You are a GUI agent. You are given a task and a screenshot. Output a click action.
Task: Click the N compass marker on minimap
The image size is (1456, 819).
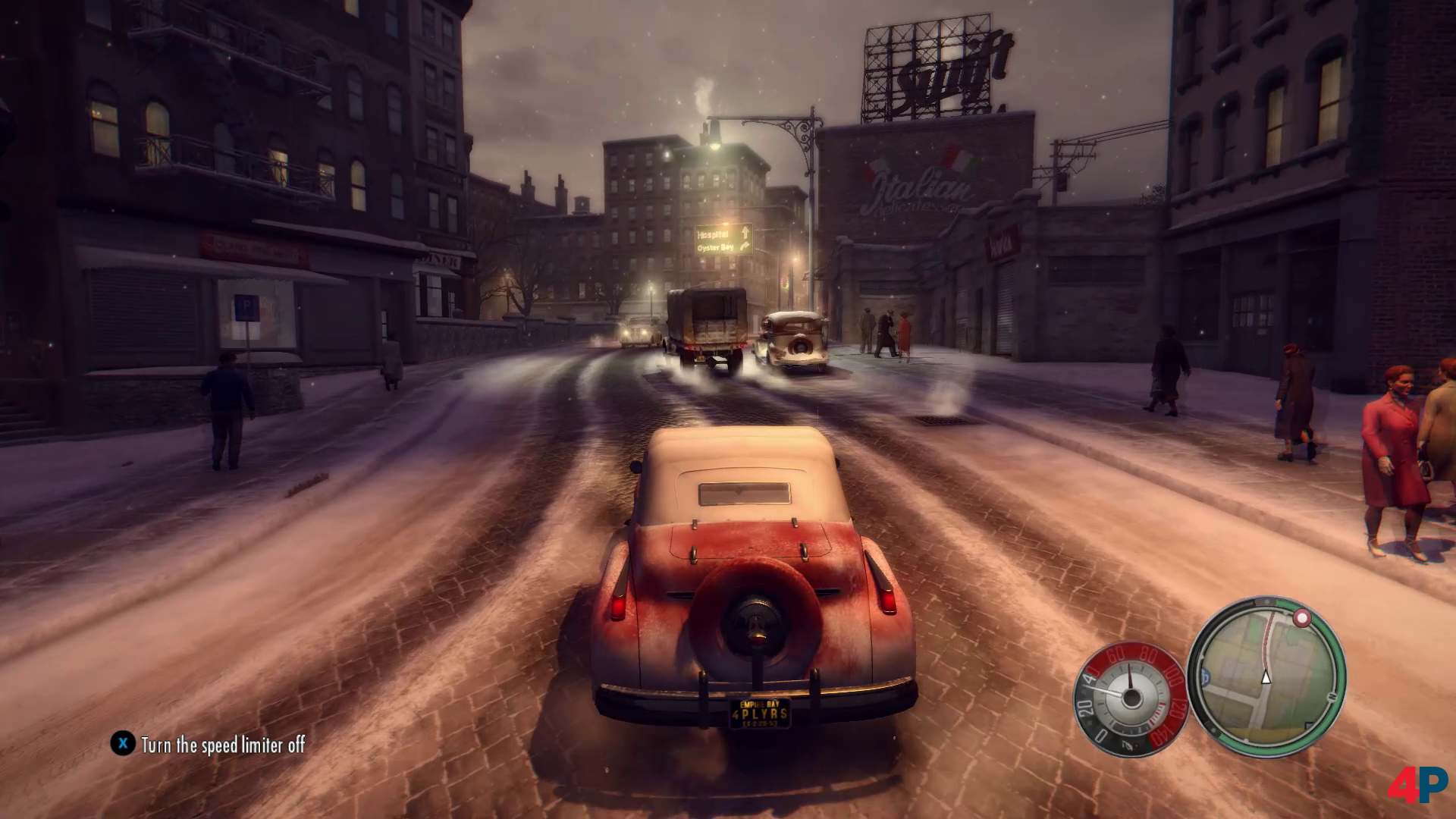pos(1331,696)
